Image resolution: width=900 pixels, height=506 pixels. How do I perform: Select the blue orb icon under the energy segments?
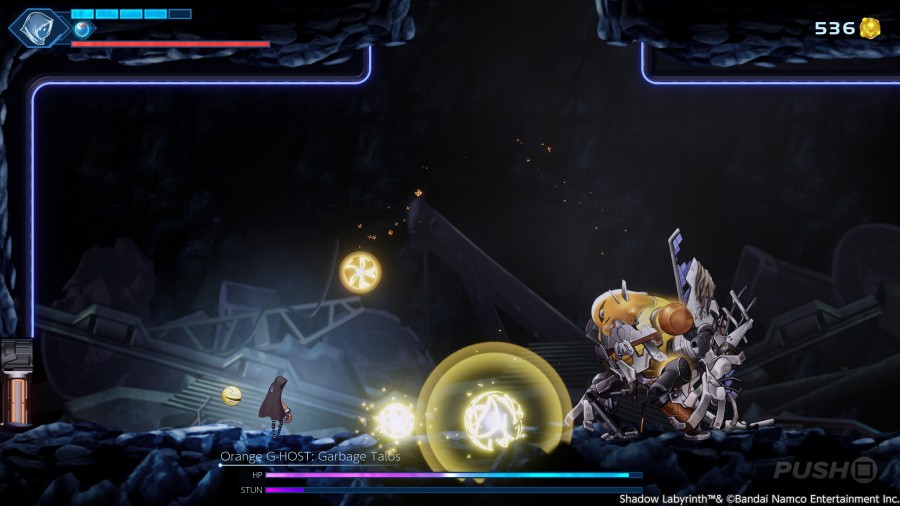click(82, 29)
